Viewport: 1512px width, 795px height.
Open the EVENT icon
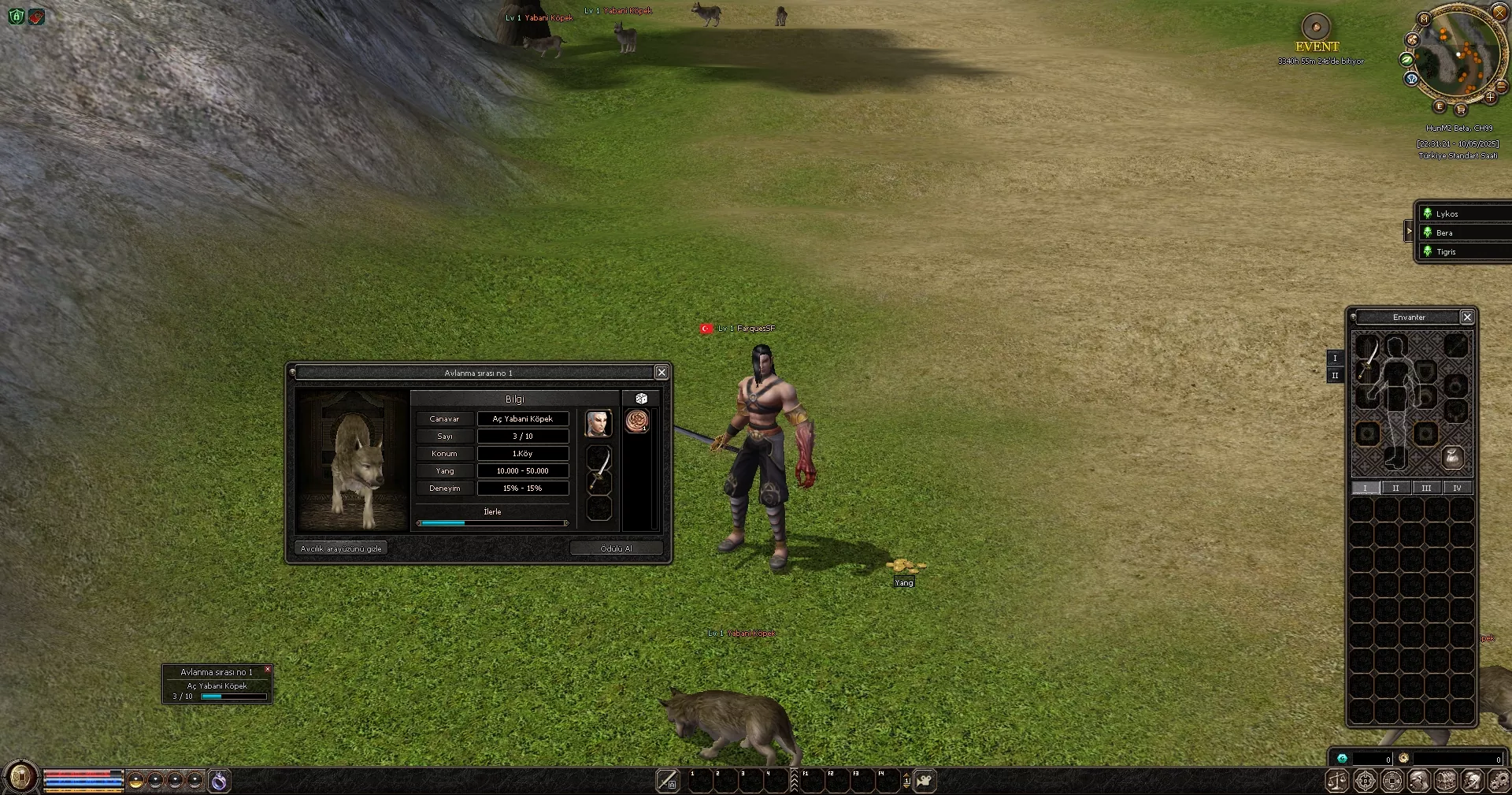[x=1316, y=28]
